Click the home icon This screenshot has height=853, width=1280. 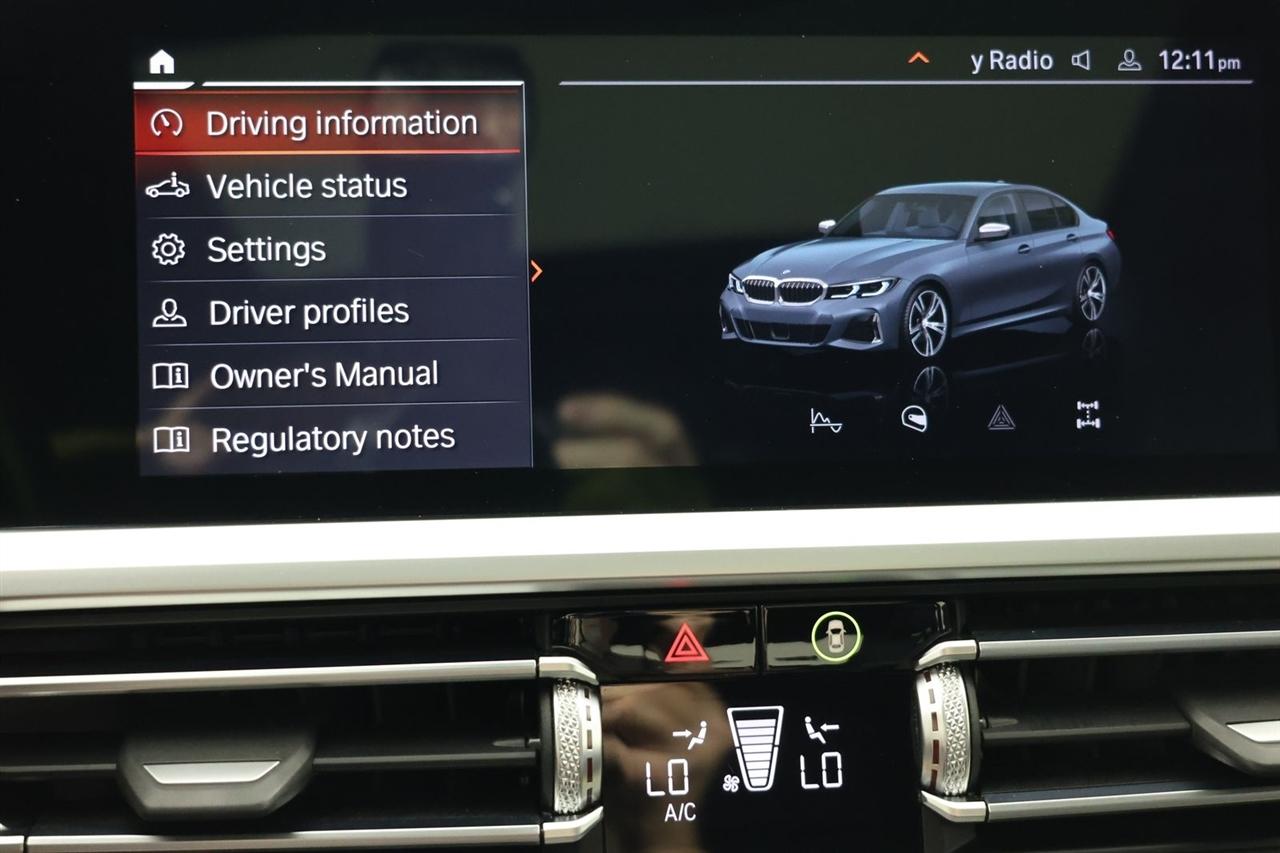pos(161,62)
